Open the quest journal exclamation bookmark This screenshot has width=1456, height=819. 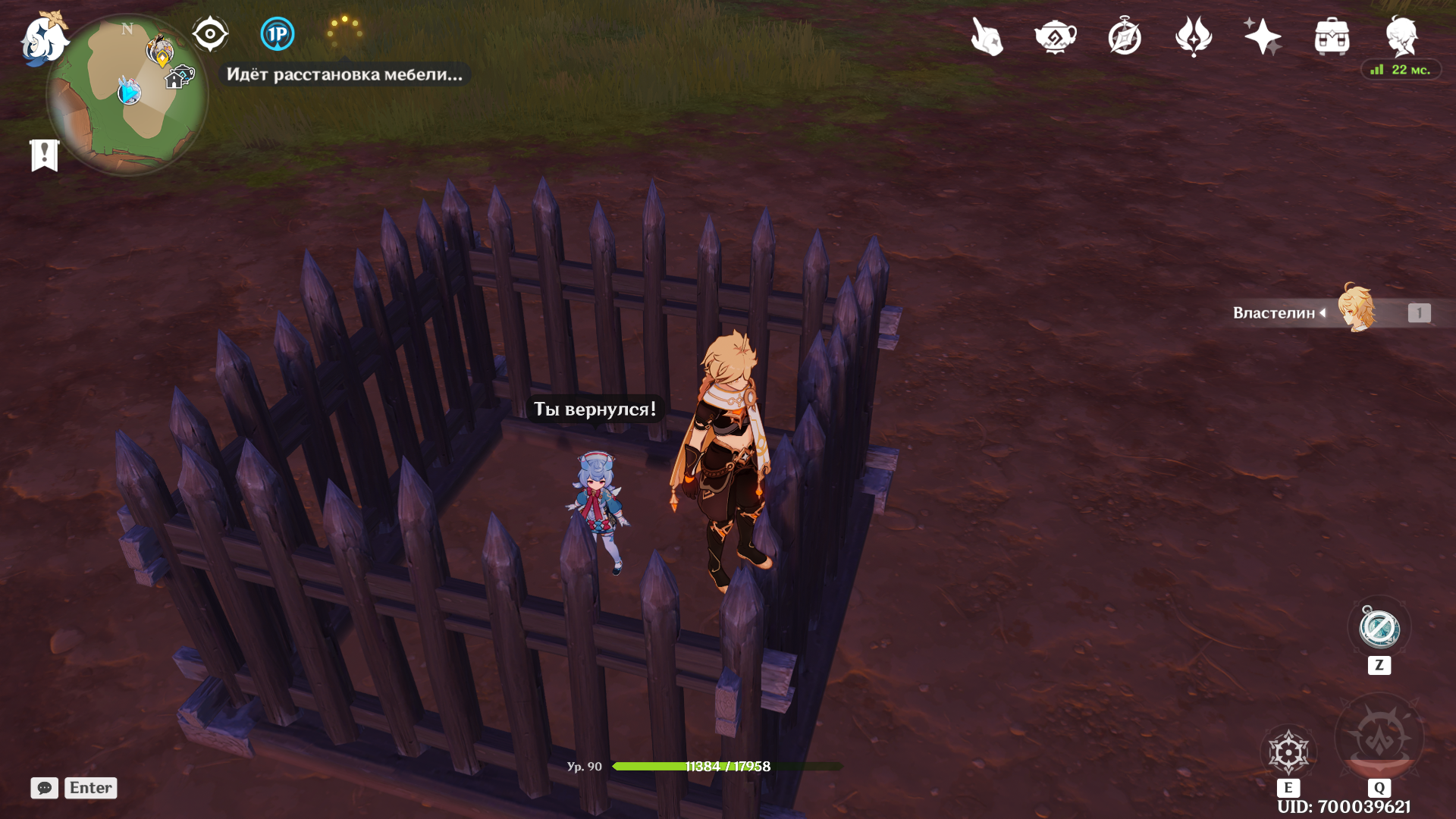45,155
